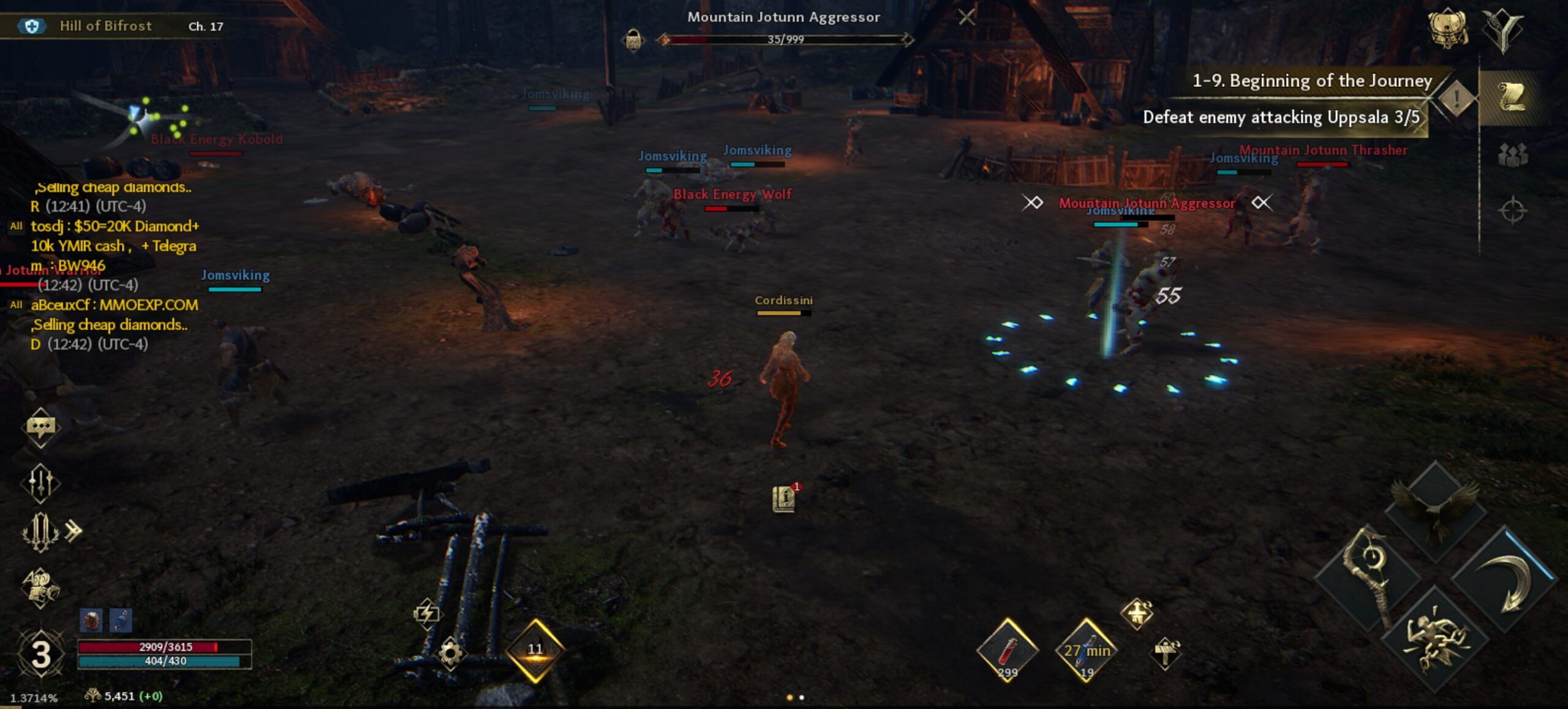
Task: Close the Mountain Jotunn Aggressor target frame
Action: 967,17
